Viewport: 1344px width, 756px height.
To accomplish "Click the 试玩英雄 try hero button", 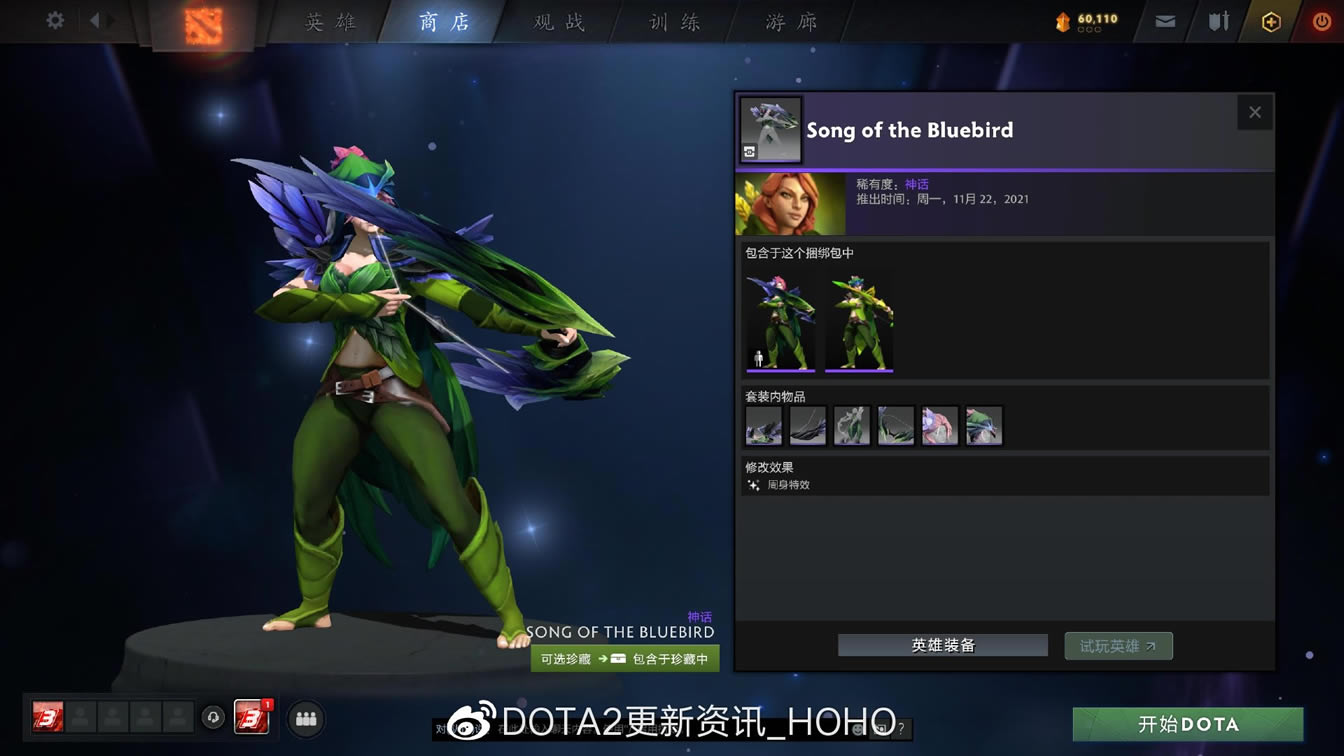I will [1118, 645].
